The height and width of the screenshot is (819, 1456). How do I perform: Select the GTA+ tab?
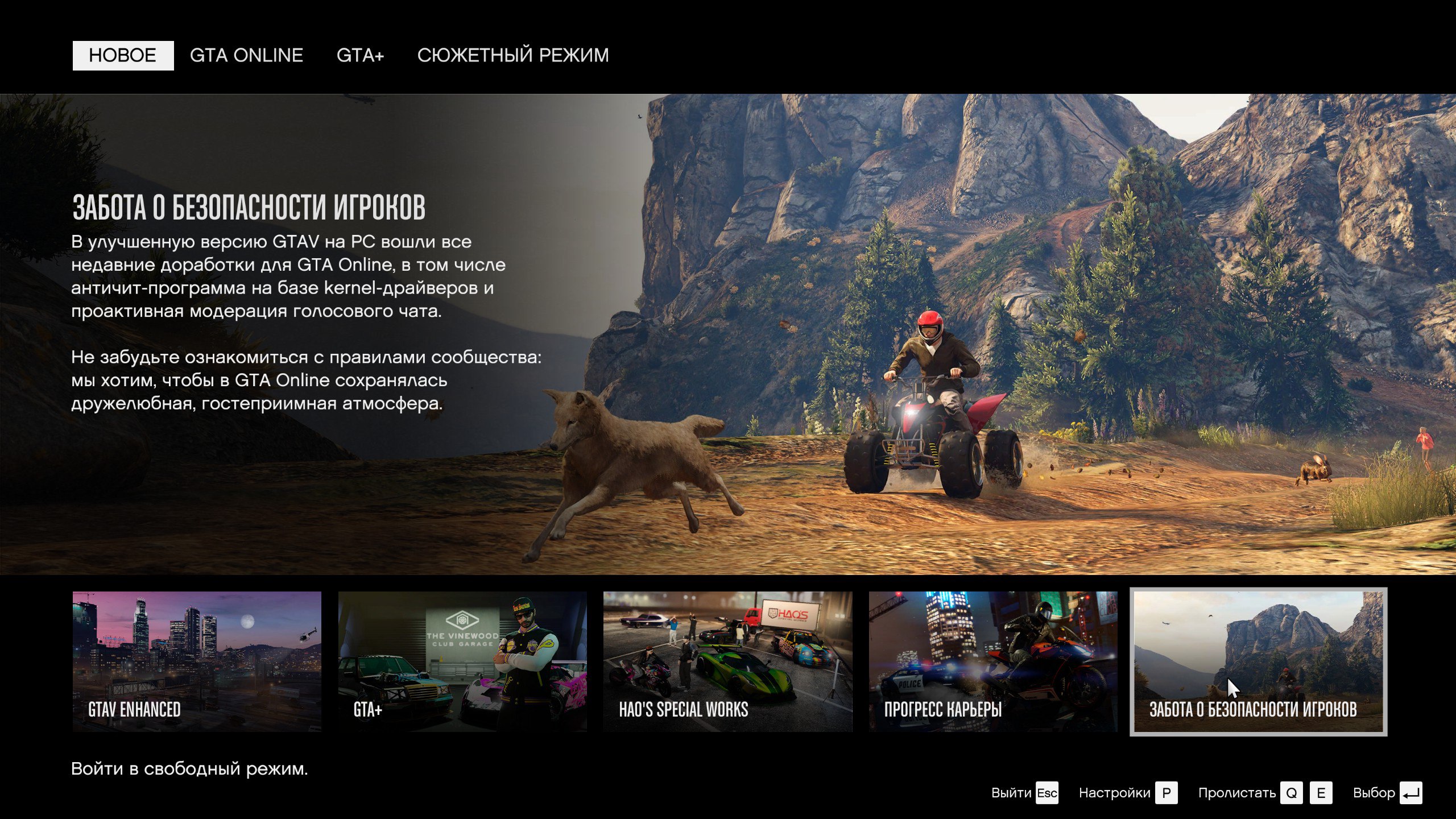click(360, 56)
